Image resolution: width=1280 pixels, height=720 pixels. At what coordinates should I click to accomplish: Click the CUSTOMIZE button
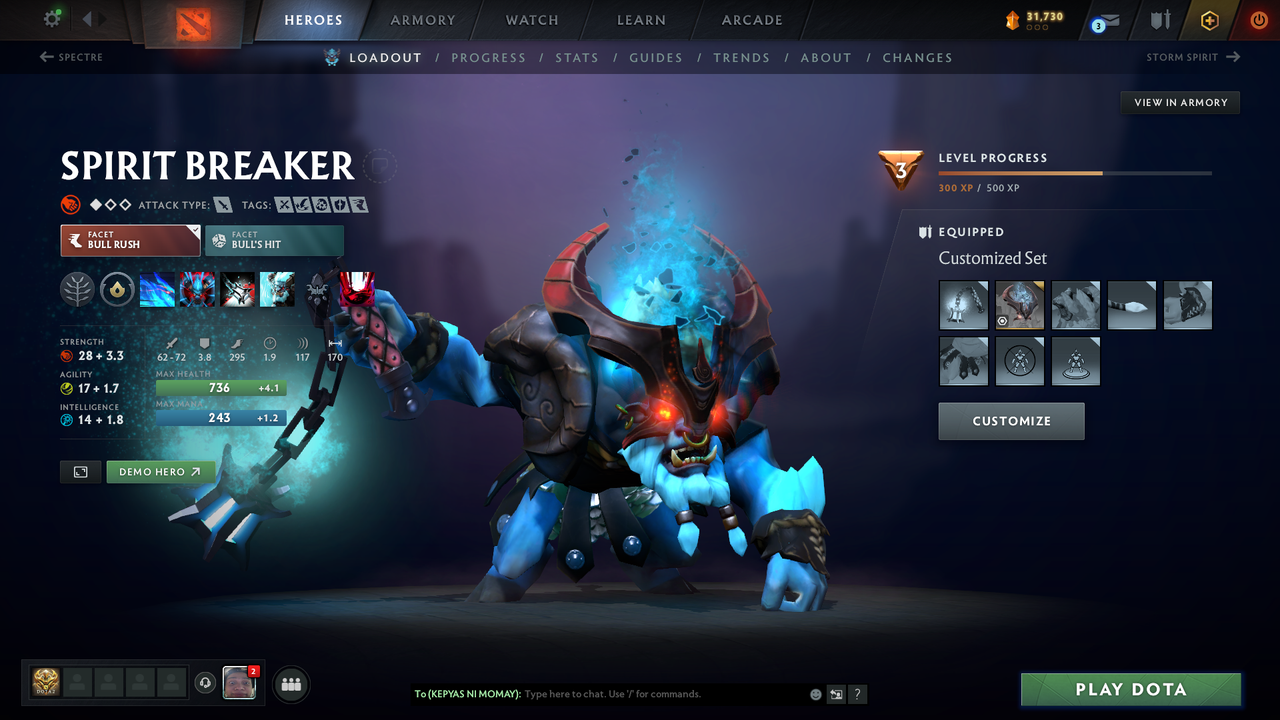[1011, 420]
